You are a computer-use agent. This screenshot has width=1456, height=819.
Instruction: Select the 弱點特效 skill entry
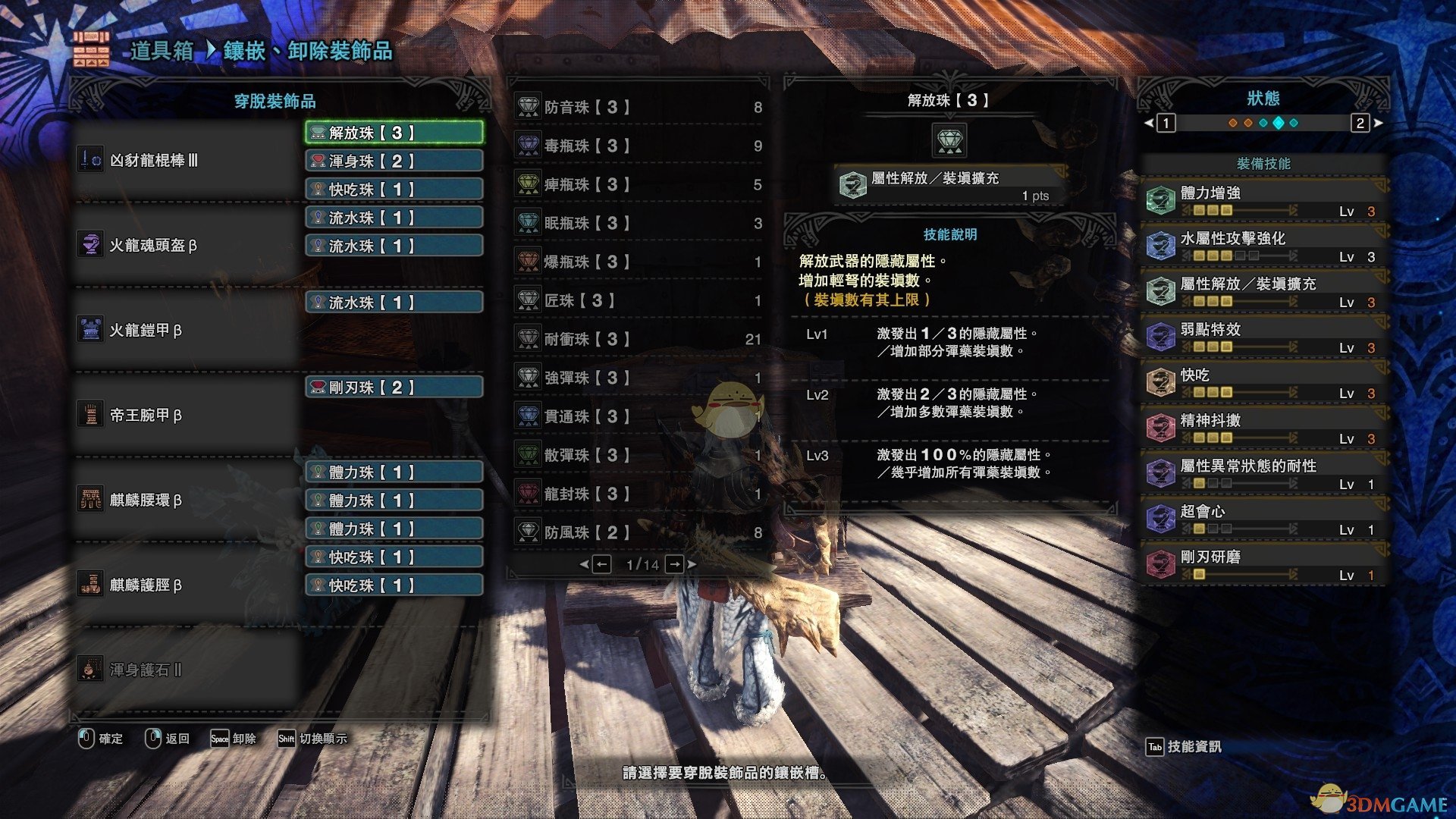coord(1263,337)
